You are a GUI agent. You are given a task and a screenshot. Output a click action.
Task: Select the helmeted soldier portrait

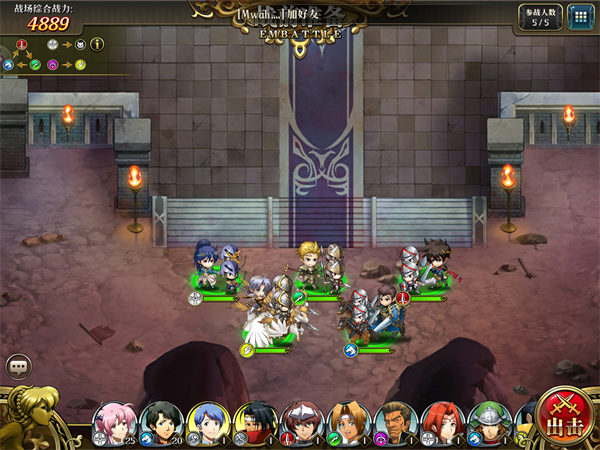pos(489,423)
